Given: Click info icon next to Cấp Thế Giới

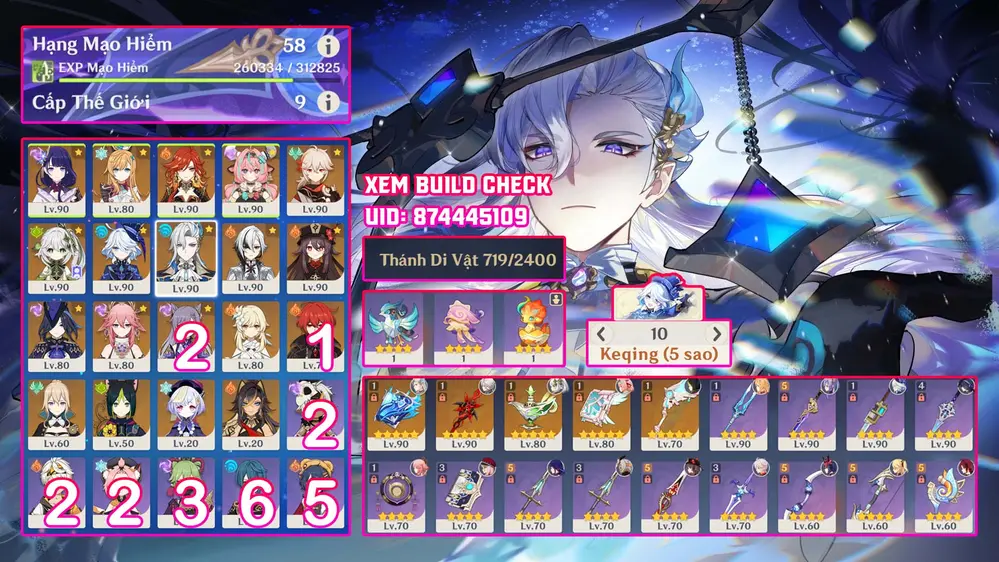Looking at the screenshot, I should (x=326, y=102).
